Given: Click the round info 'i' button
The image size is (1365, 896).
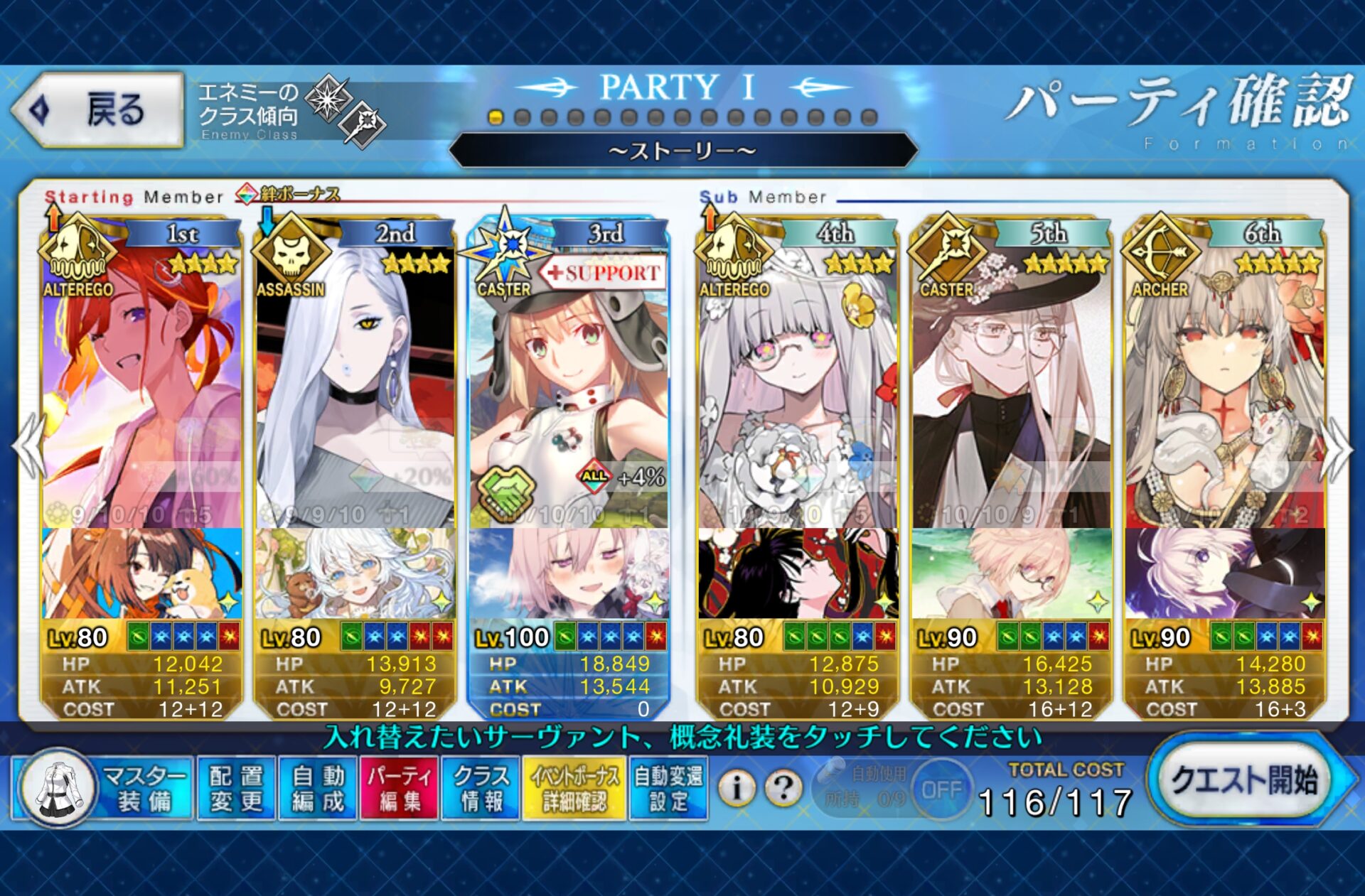Looking at the screenshot, I should coord(737,787).
